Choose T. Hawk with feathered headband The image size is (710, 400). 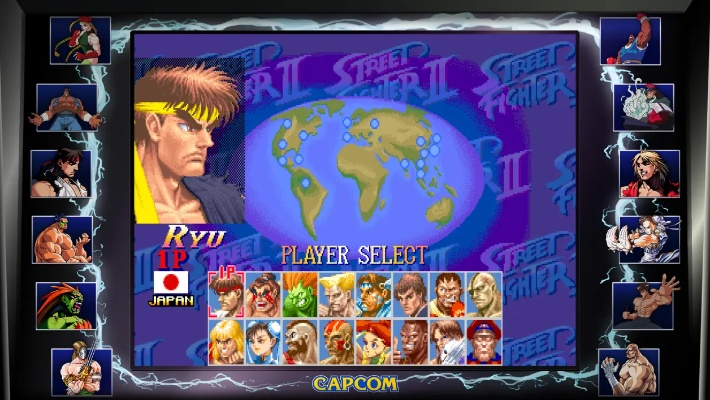pos(374,294)
